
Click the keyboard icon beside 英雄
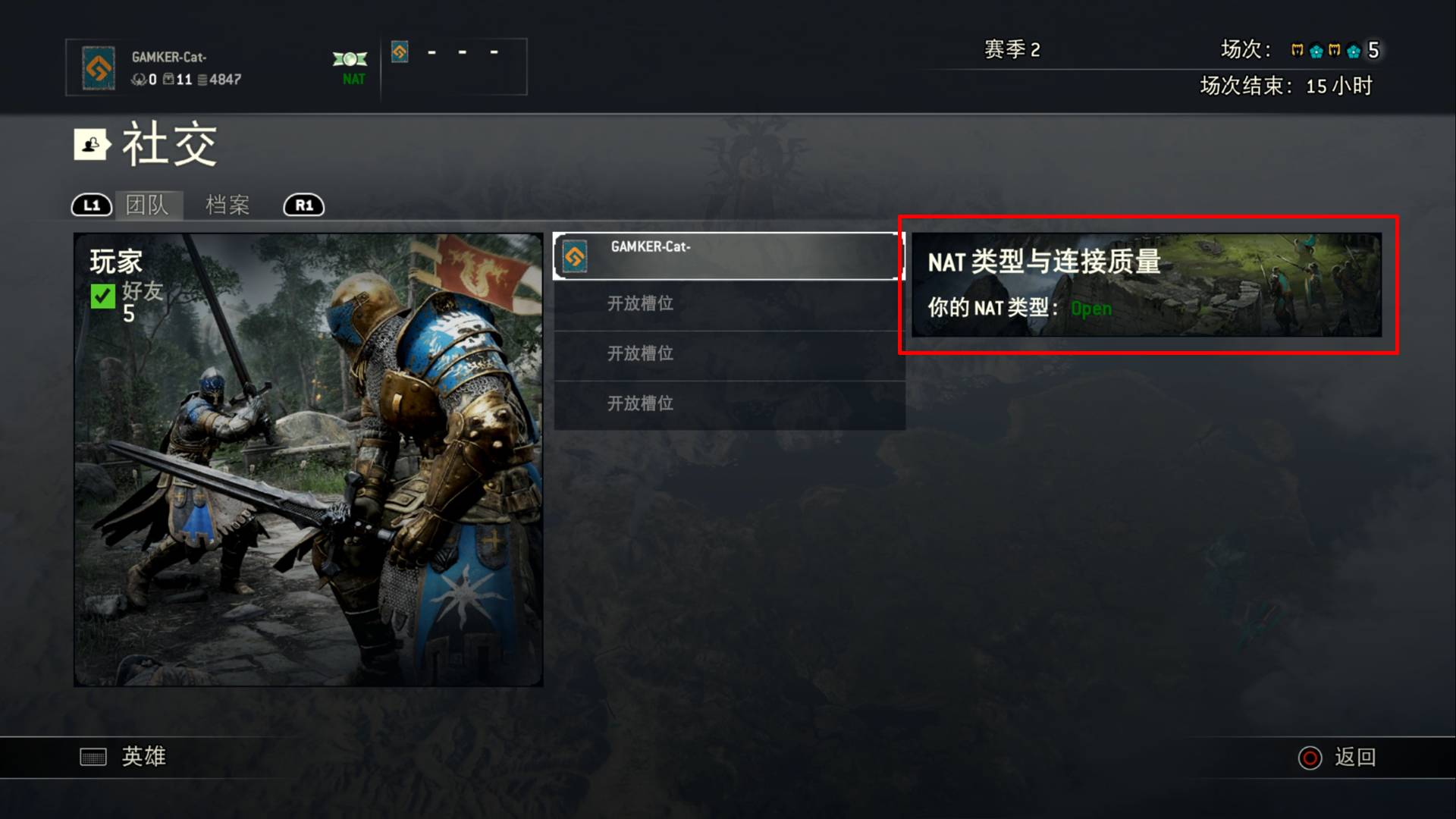coord(92,756)
